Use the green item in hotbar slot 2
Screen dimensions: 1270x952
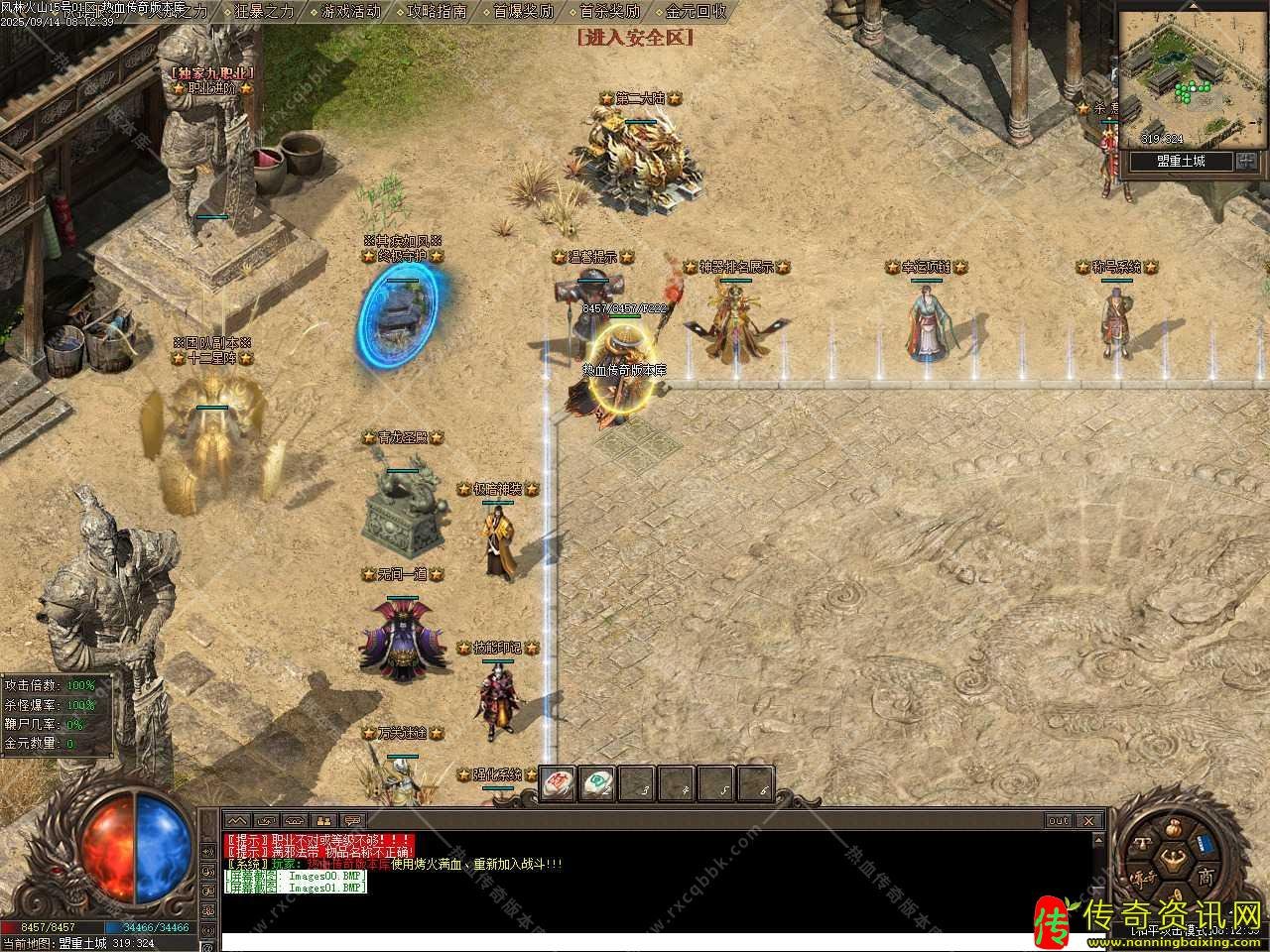(597, 782)
